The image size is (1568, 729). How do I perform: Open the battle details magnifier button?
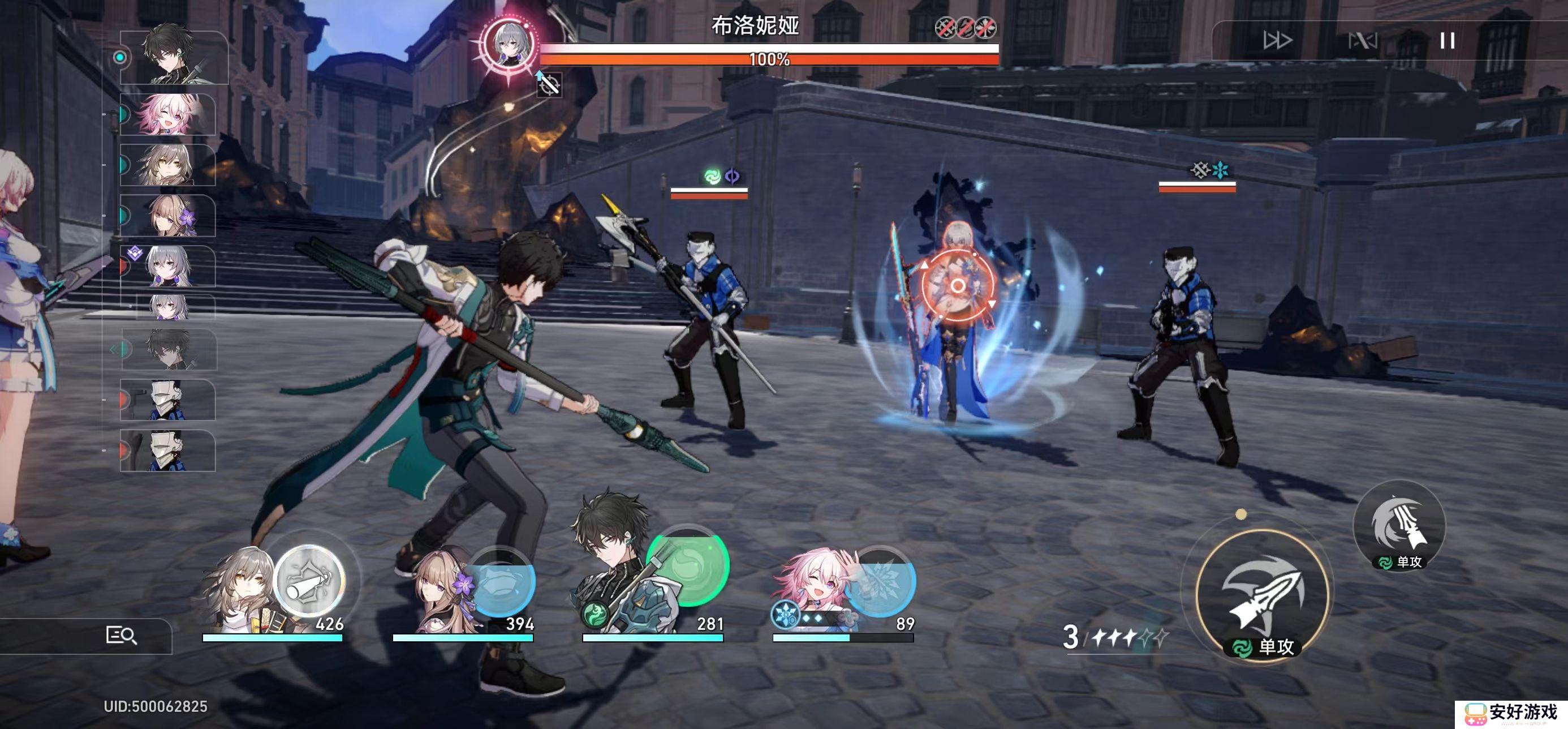[120, 635]
